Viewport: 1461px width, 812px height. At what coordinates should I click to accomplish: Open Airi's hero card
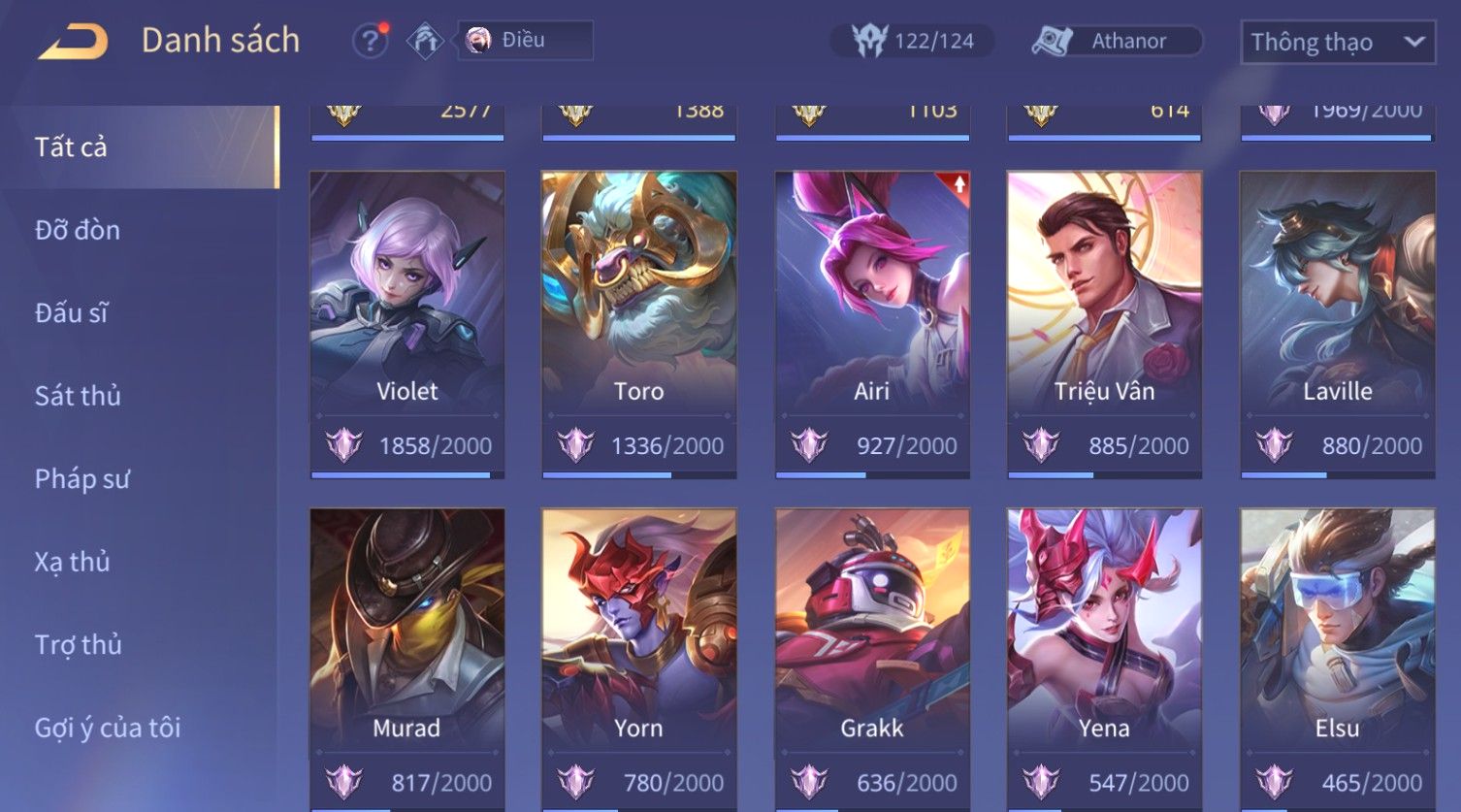pos(872,310)
